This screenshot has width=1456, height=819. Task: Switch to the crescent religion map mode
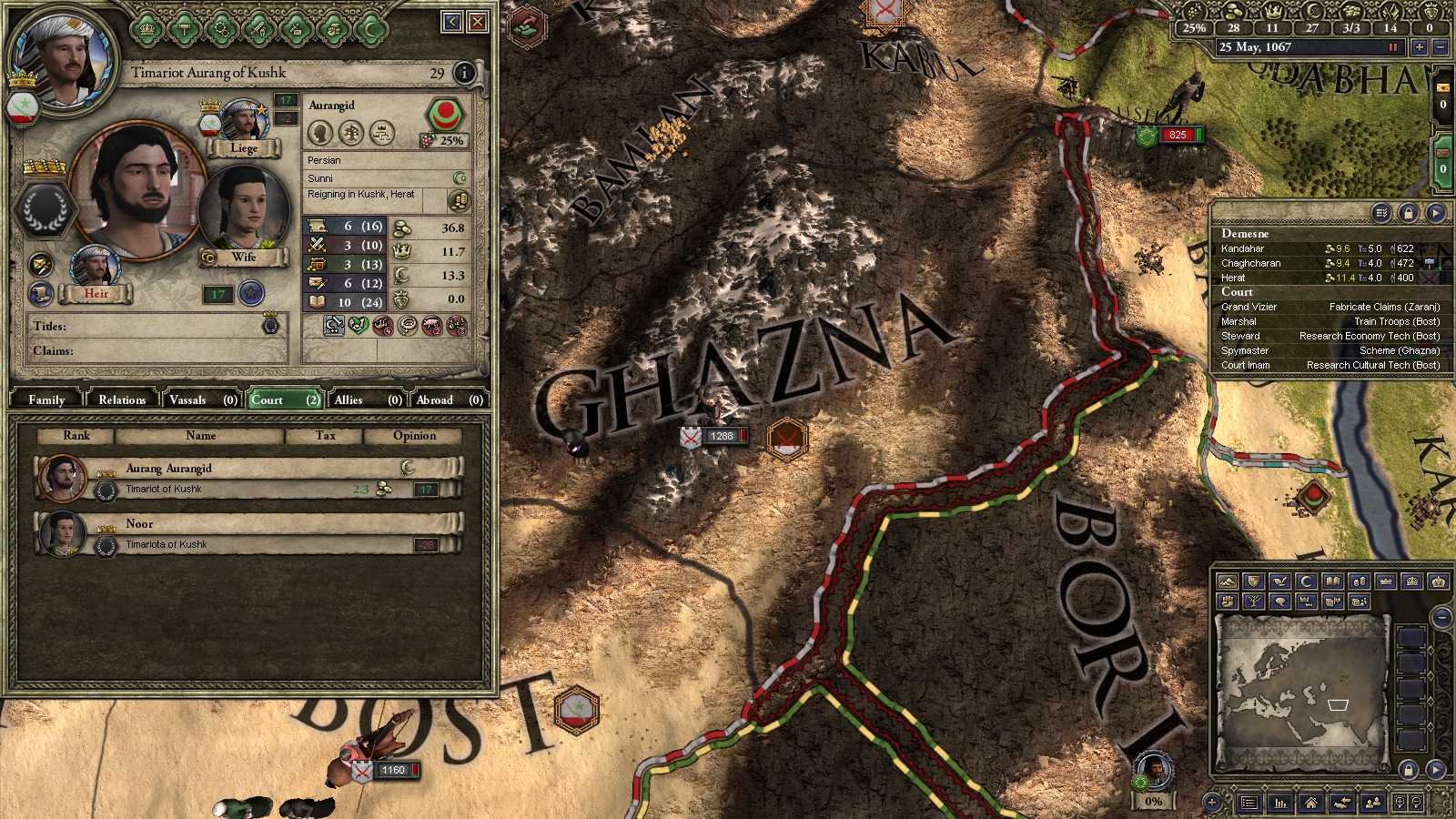point(1307,581)
